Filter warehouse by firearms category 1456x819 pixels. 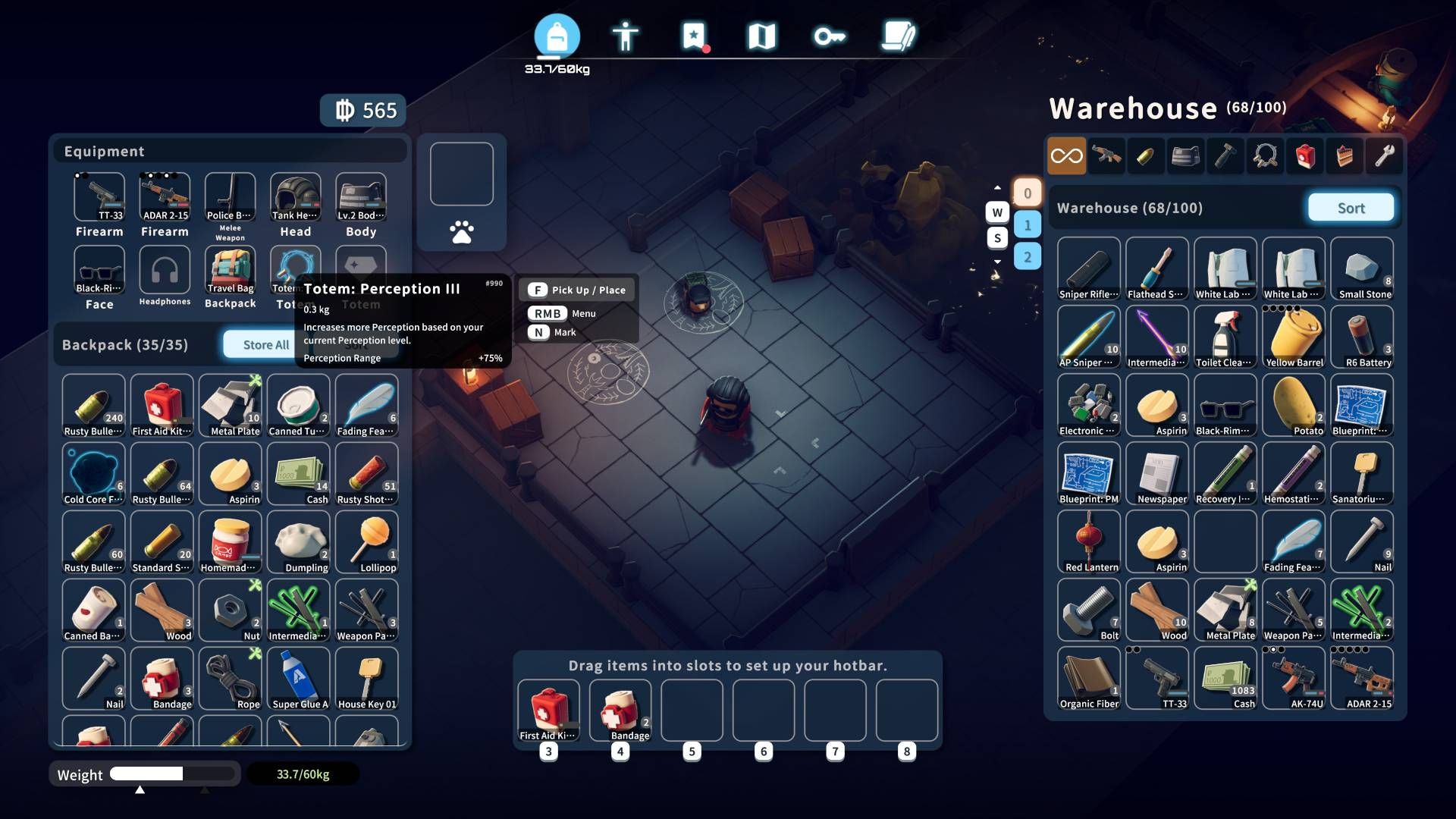point(1106,156)
